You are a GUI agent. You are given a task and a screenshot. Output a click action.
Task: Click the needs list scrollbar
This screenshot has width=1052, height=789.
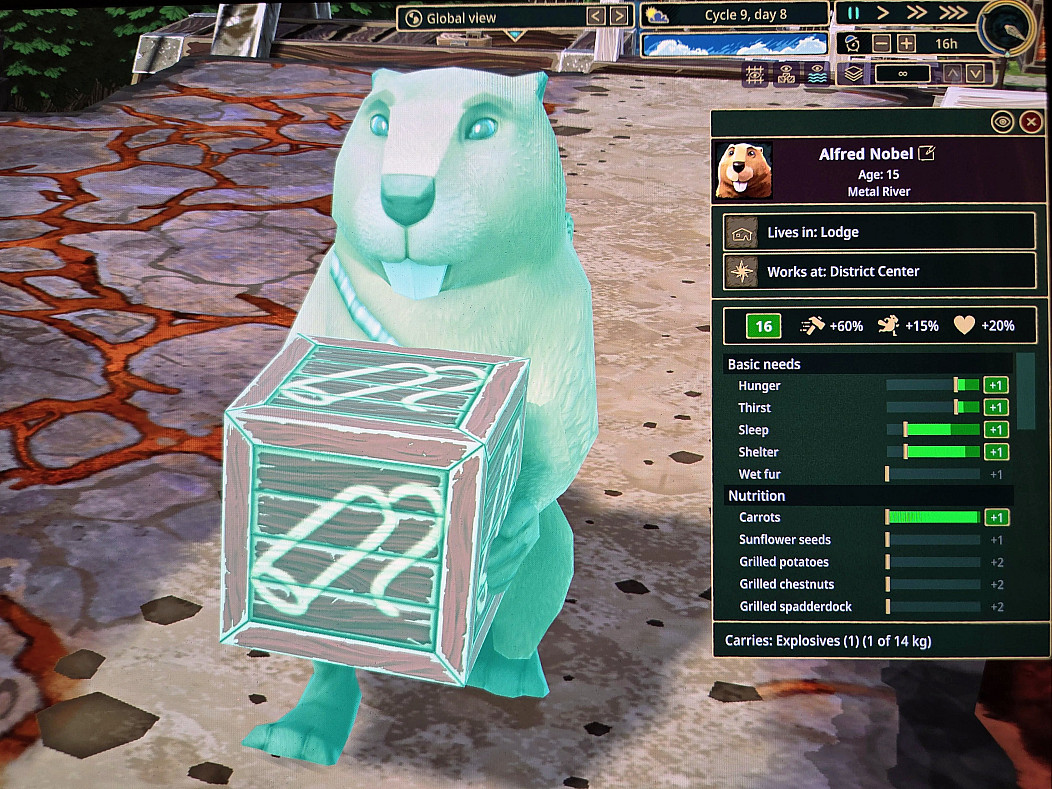click(x=1025, y=390)
